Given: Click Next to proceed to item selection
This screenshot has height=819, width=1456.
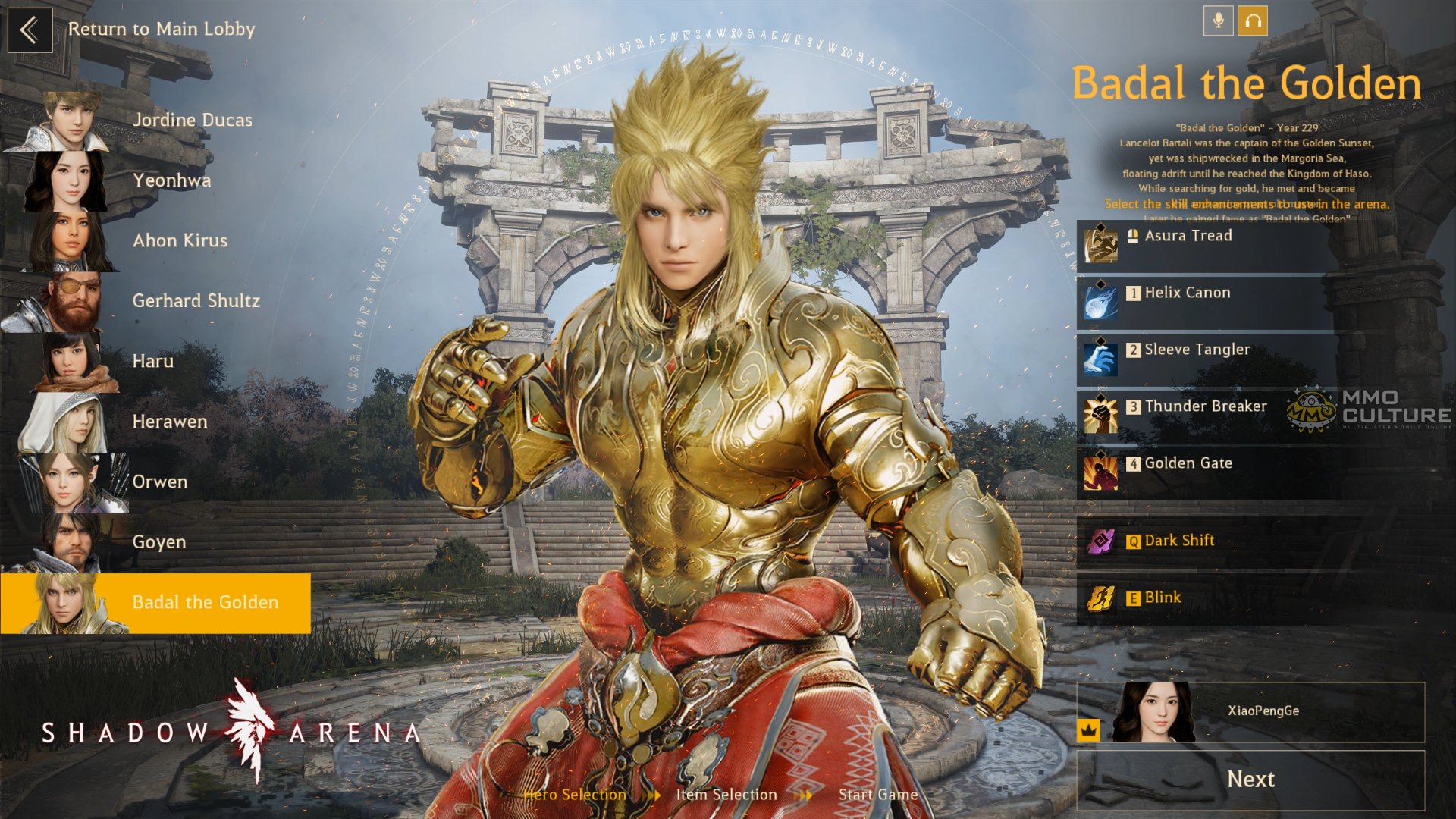Looking at the screenshot, I should [1250, 780].
